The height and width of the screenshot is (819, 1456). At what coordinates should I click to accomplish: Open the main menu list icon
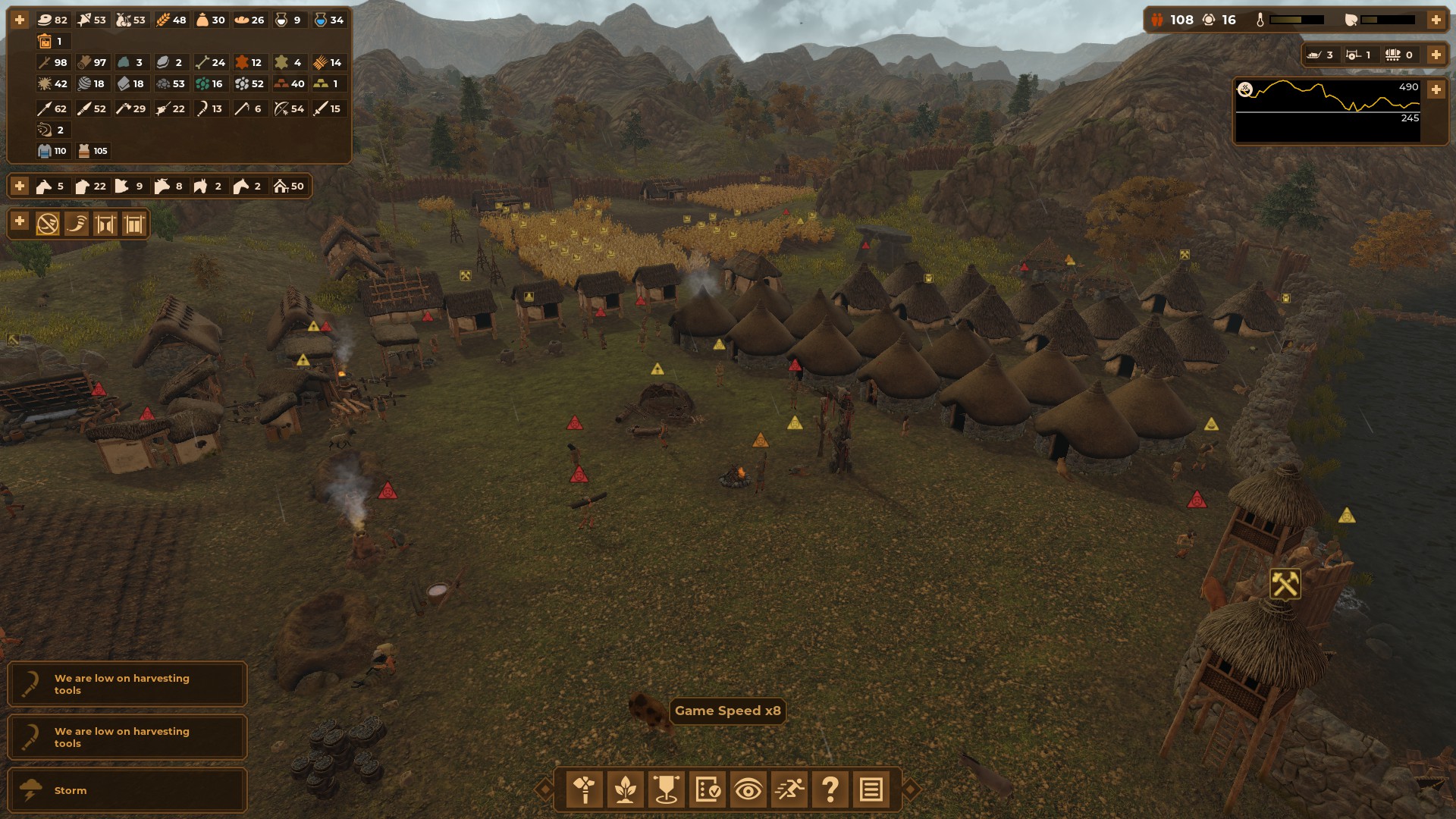[x=871, y=789]
